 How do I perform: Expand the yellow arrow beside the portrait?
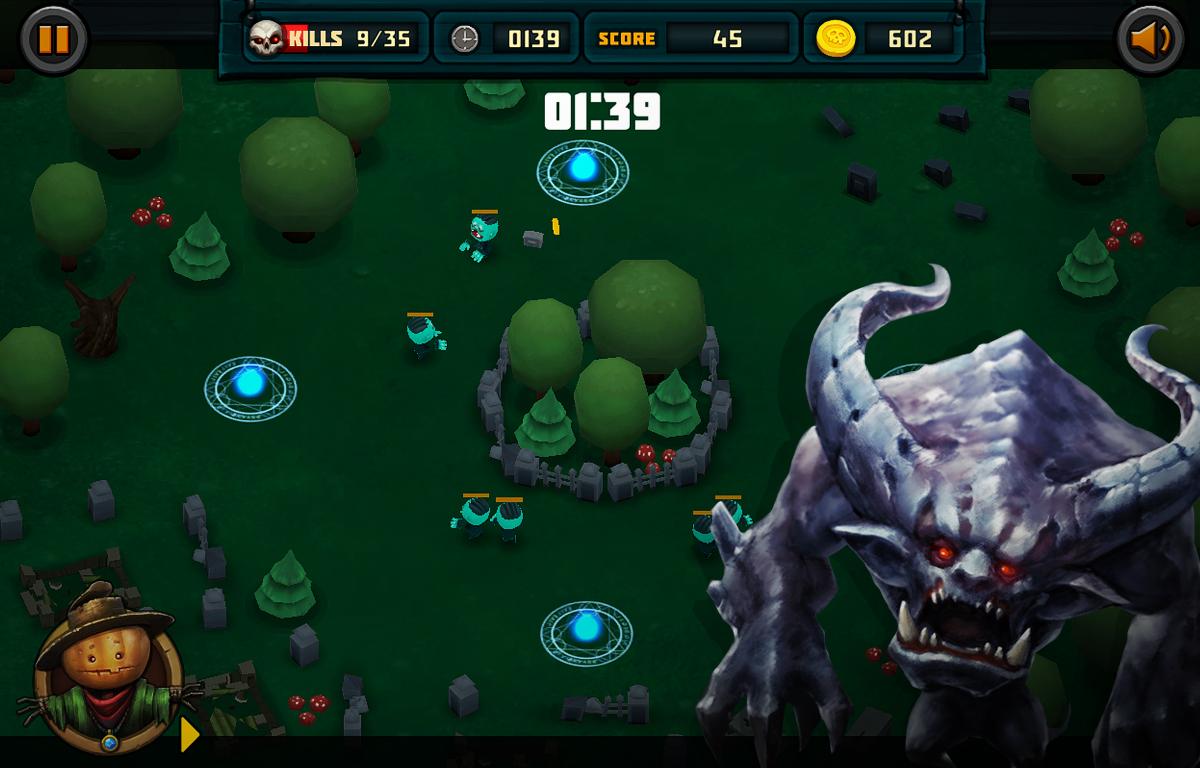[189, 735]
